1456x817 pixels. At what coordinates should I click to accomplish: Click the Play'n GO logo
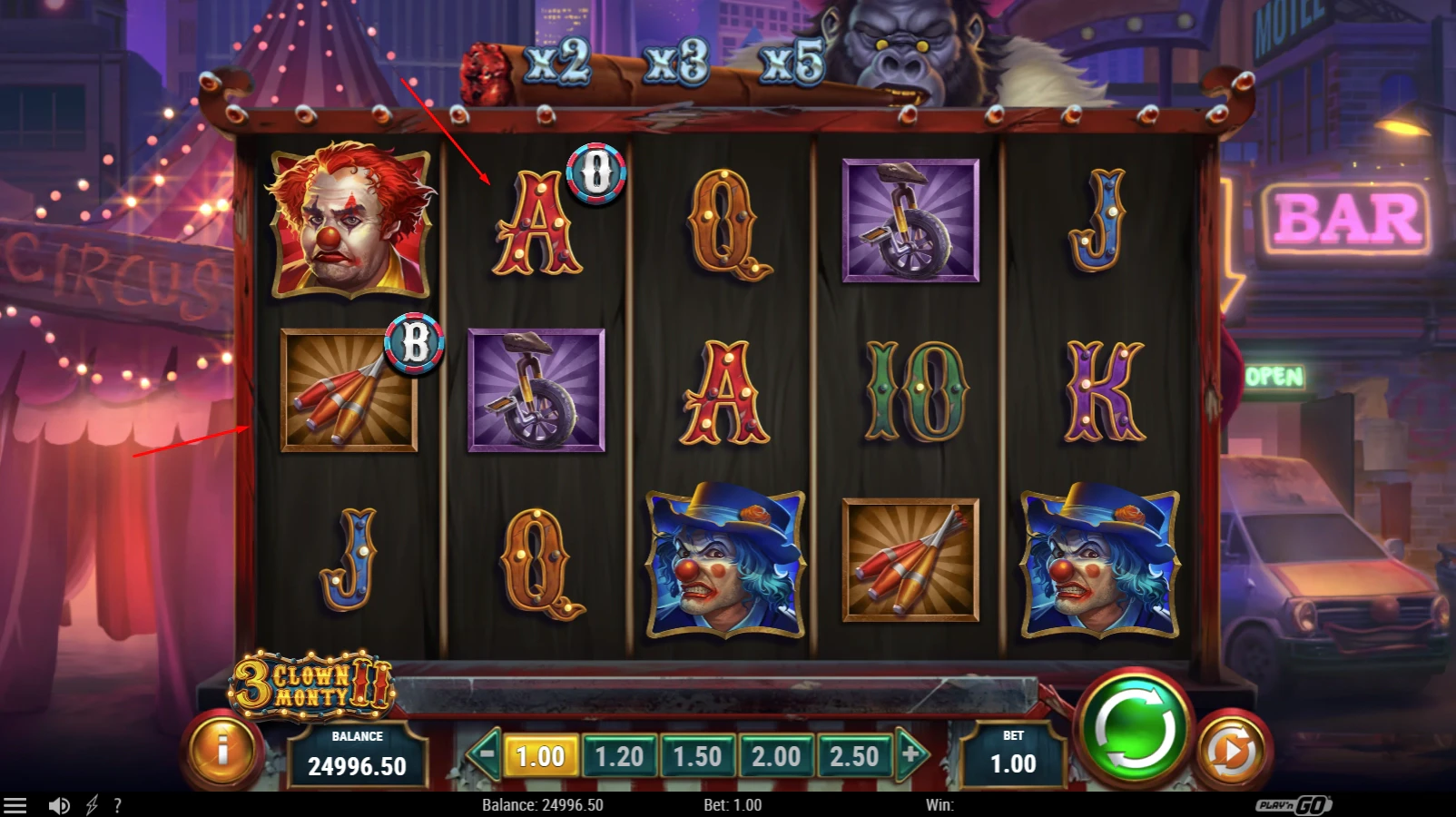click(x=1294, y=804)
